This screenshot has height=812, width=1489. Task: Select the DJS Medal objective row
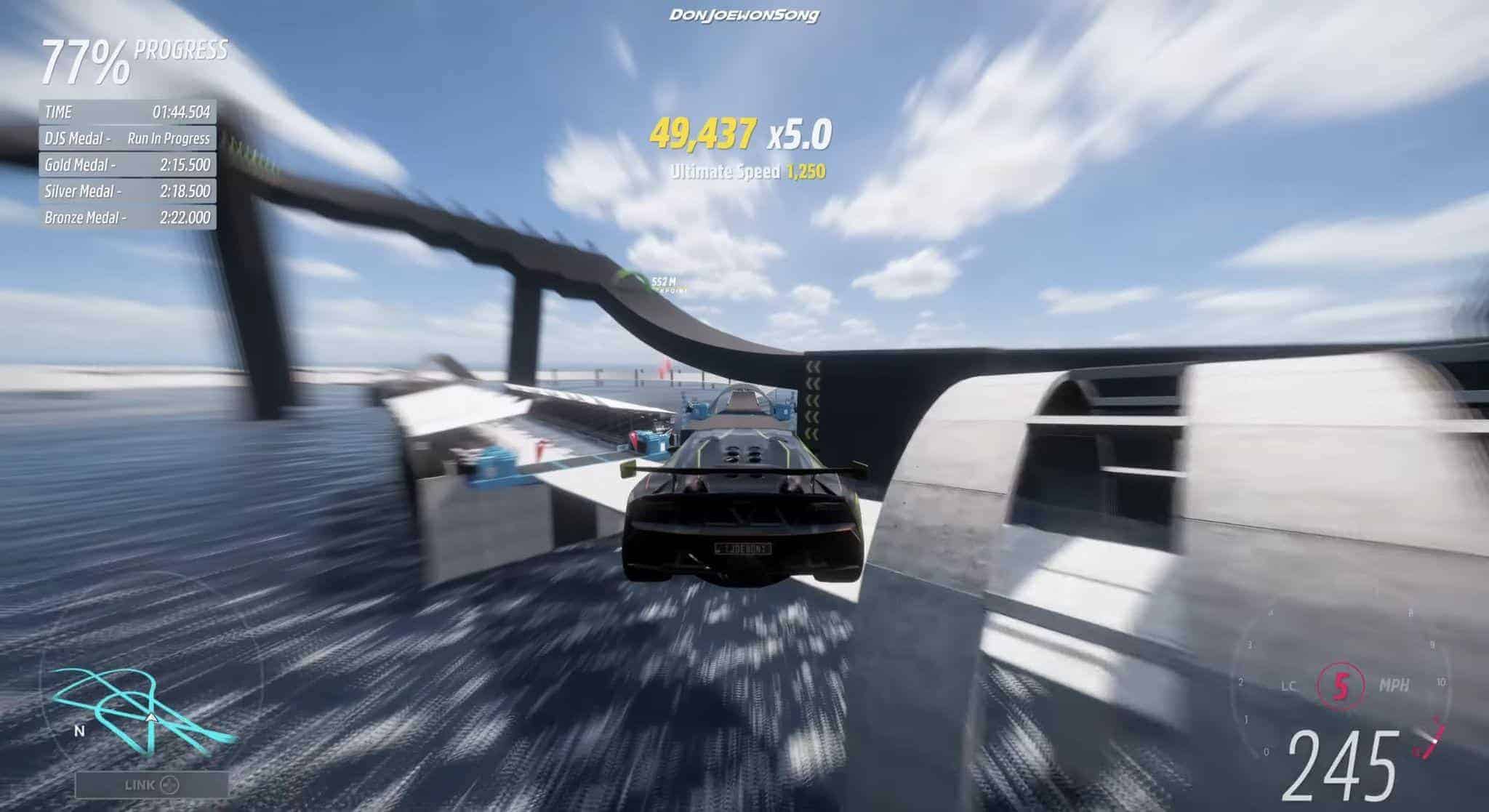click(127, 138)
